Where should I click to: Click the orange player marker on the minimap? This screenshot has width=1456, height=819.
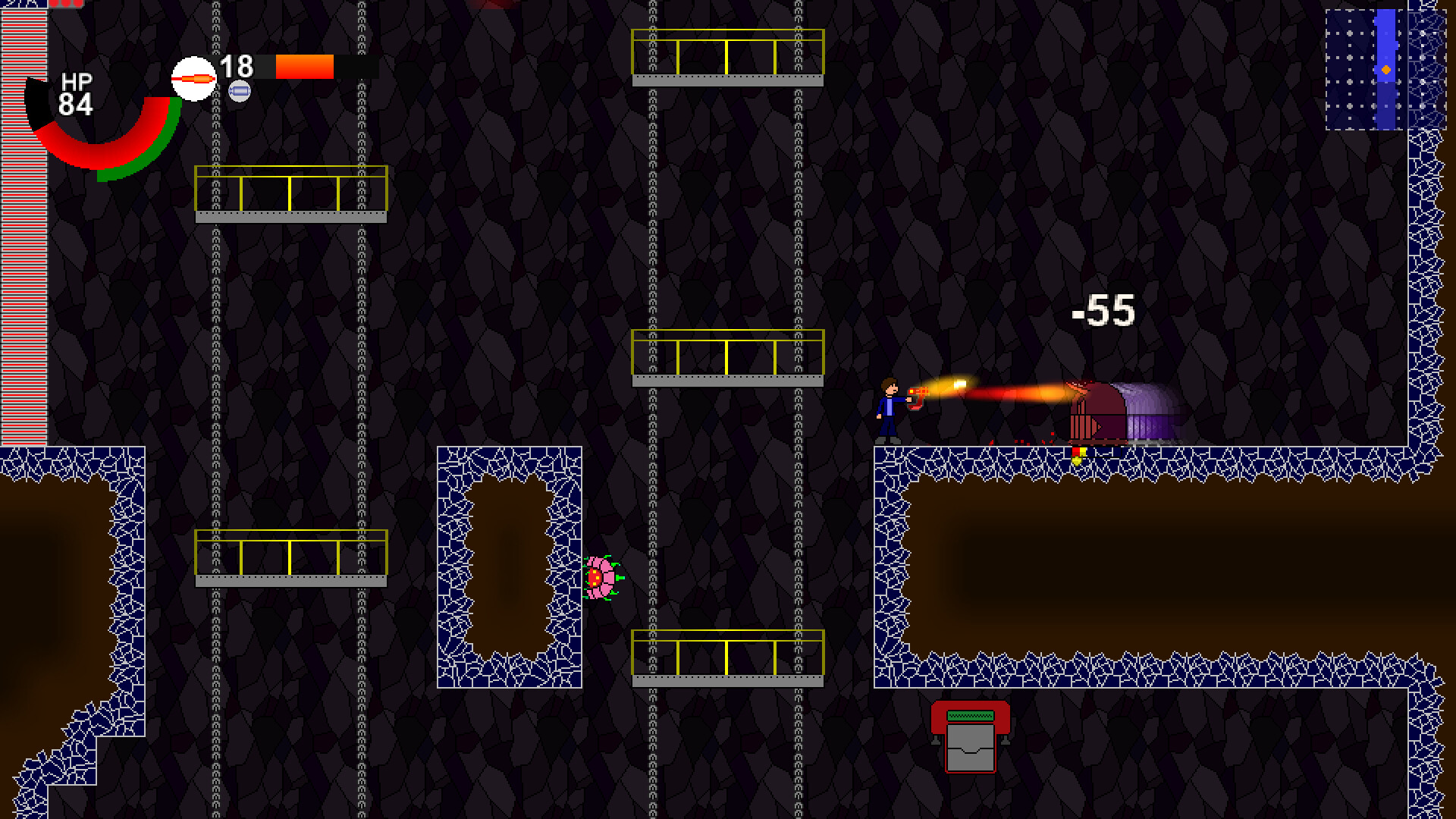pos(1386,70)
